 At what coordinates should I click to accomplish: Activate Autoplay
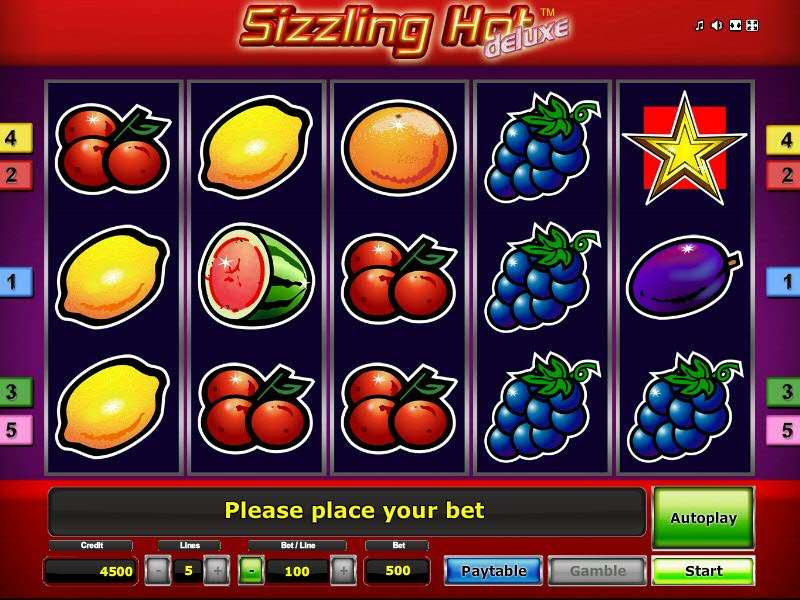point(703,518)
